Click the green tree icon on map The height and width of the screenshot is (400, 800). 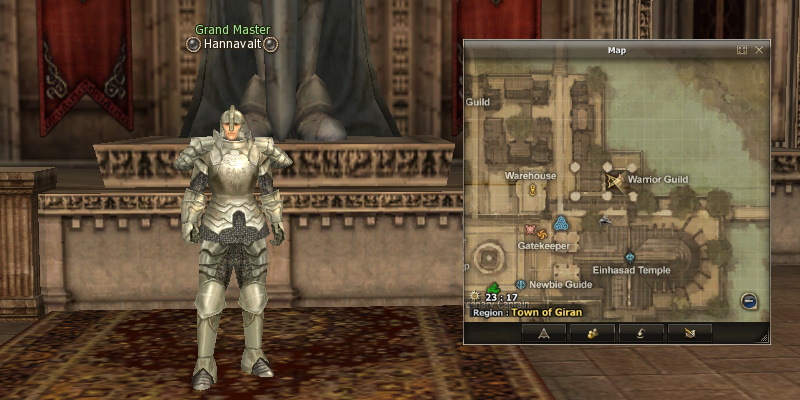(x=494, y=289)
